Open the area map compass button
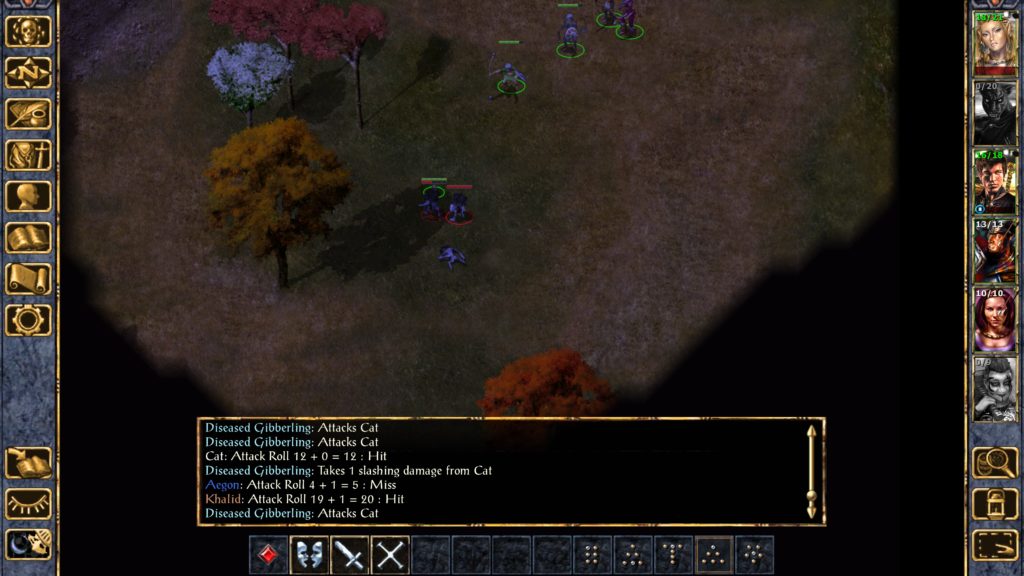This screenshot has height=576, width=1024. click(x=28, y=73)
